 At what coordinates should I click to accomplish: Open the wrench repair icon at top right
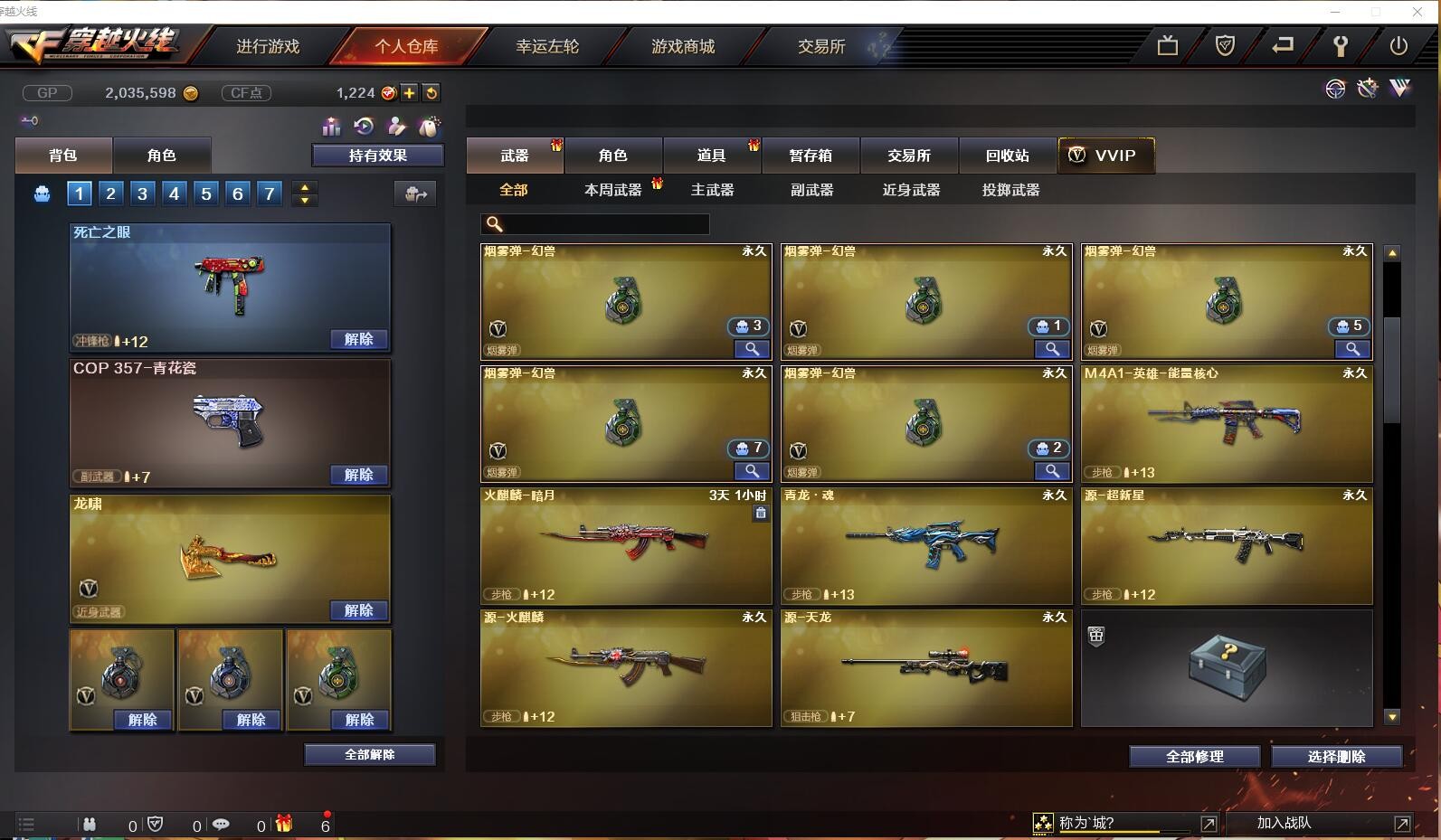click(1341, 43)
